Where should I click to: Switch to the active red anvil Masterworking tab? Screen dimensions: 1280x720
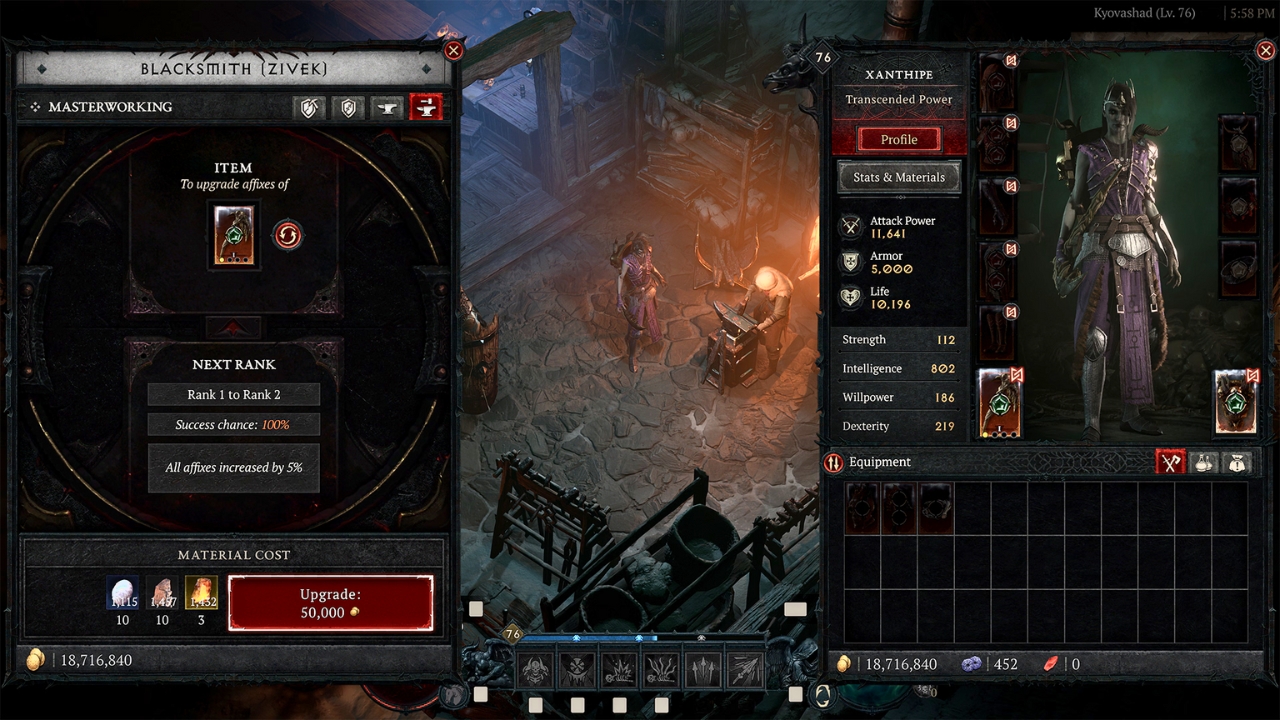(x=426, y=107)
